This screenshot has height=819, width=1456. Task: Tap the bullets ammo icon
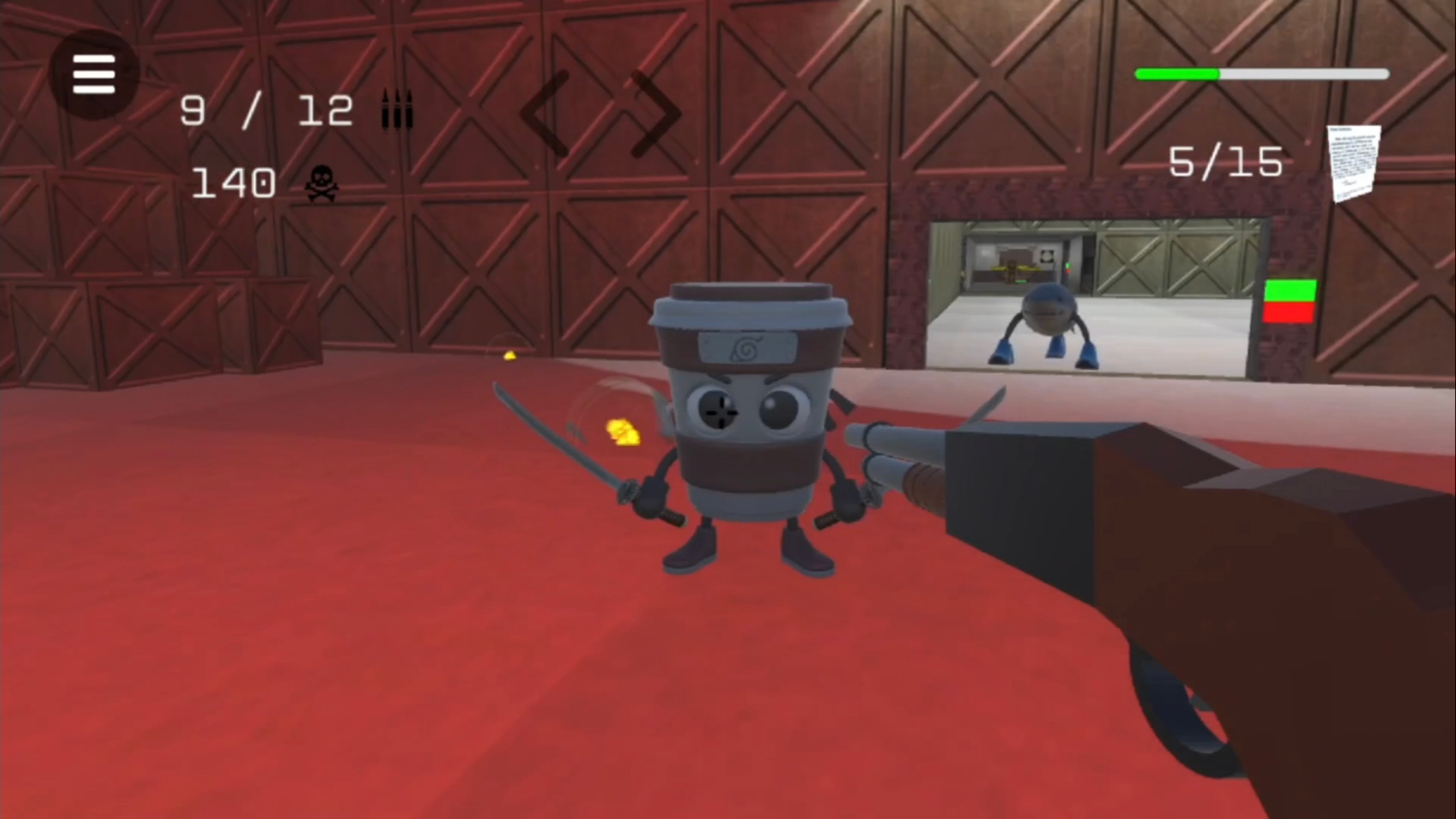click(x=395, y=108)
